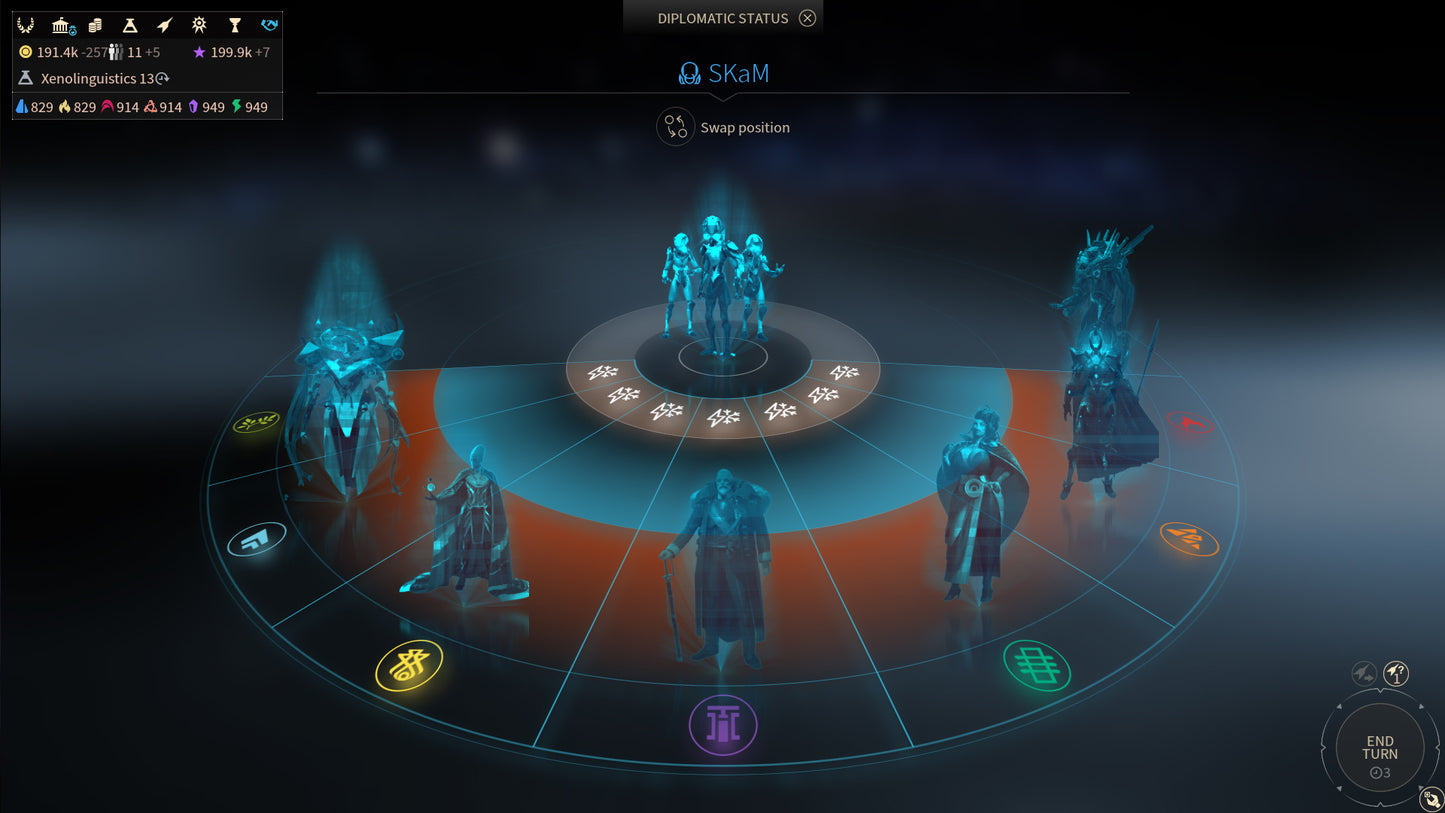Click the blue arrow faction emblem
1445x813 pixels.
257,538
